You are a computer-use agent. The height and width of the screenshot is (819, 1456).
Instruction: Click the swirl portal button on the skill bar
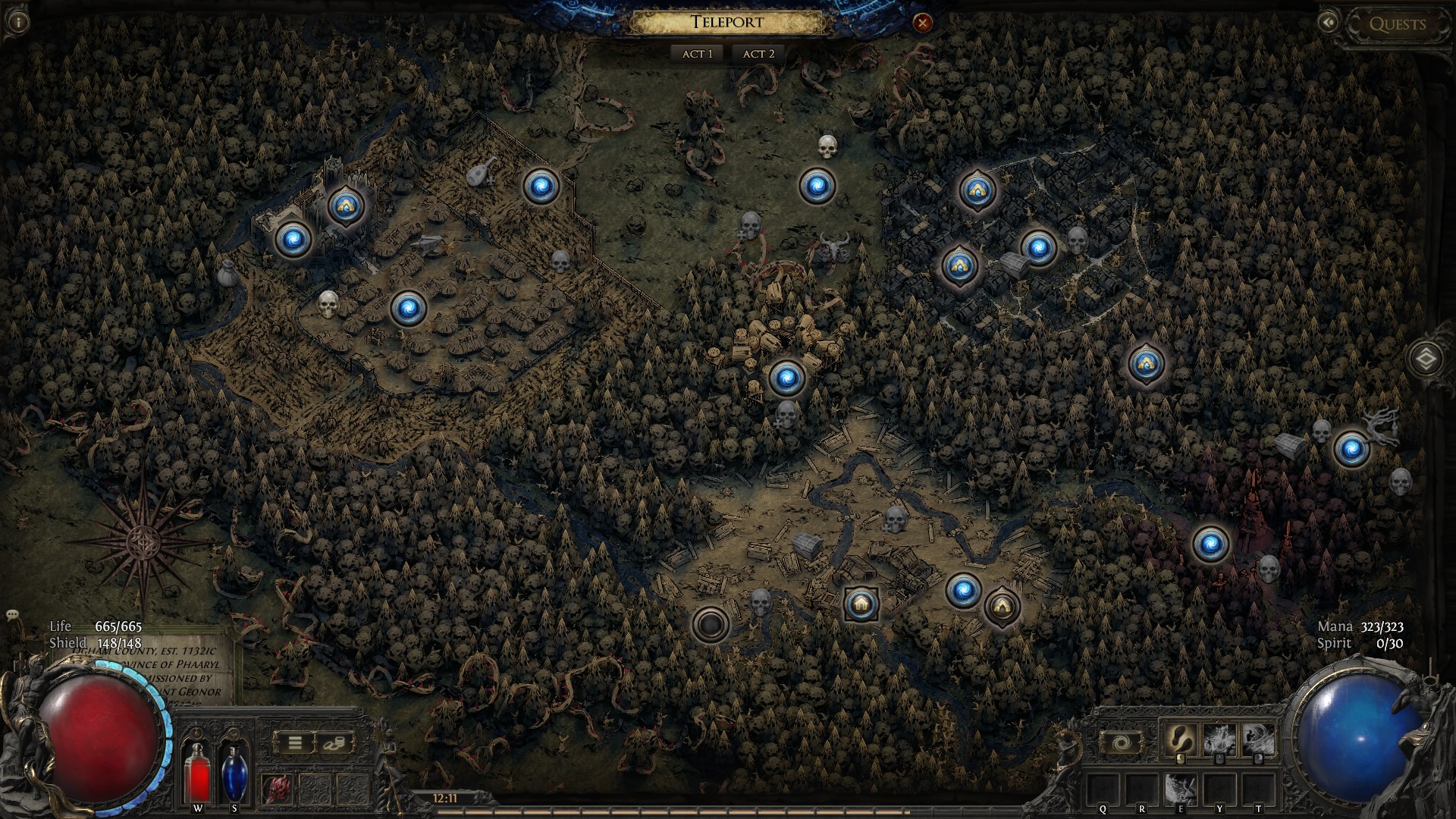(1121, 741)
